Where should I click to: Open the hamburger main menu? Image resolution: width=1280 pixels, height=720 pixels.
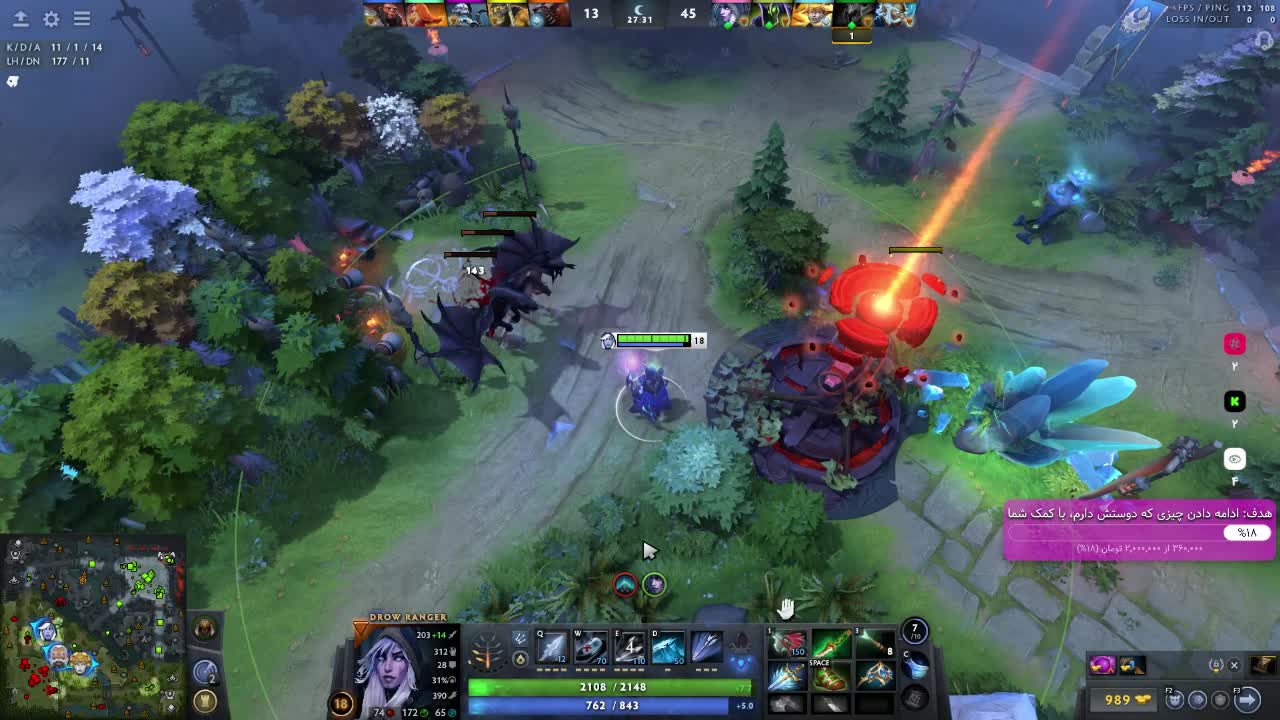pyautogui.click(x=82, y=19)
